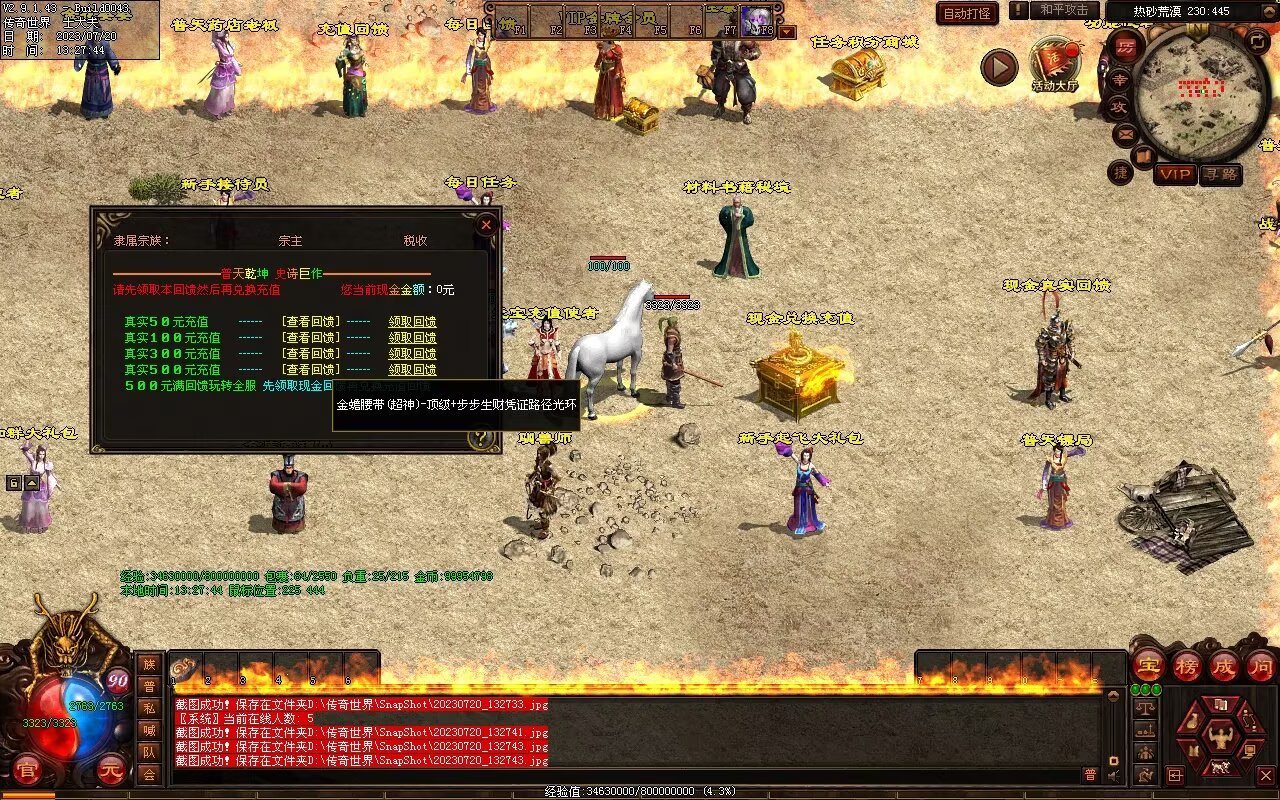The height and width of the screenshot is (800, 1280).
Task: Use the item in hotbar slot 1
Action: pos(187,668)
